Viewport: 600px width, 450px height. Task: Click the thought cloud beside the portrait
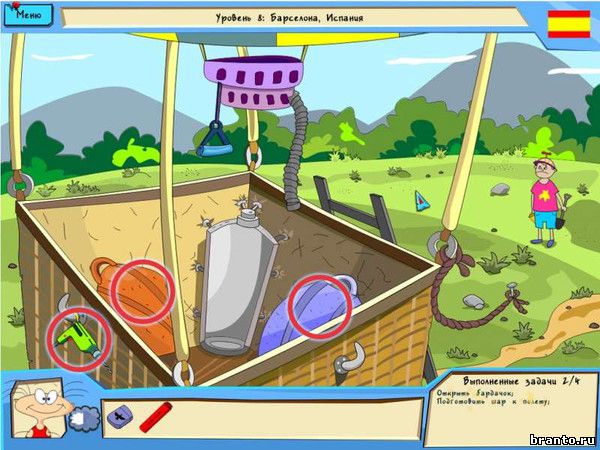click(84, 421)
